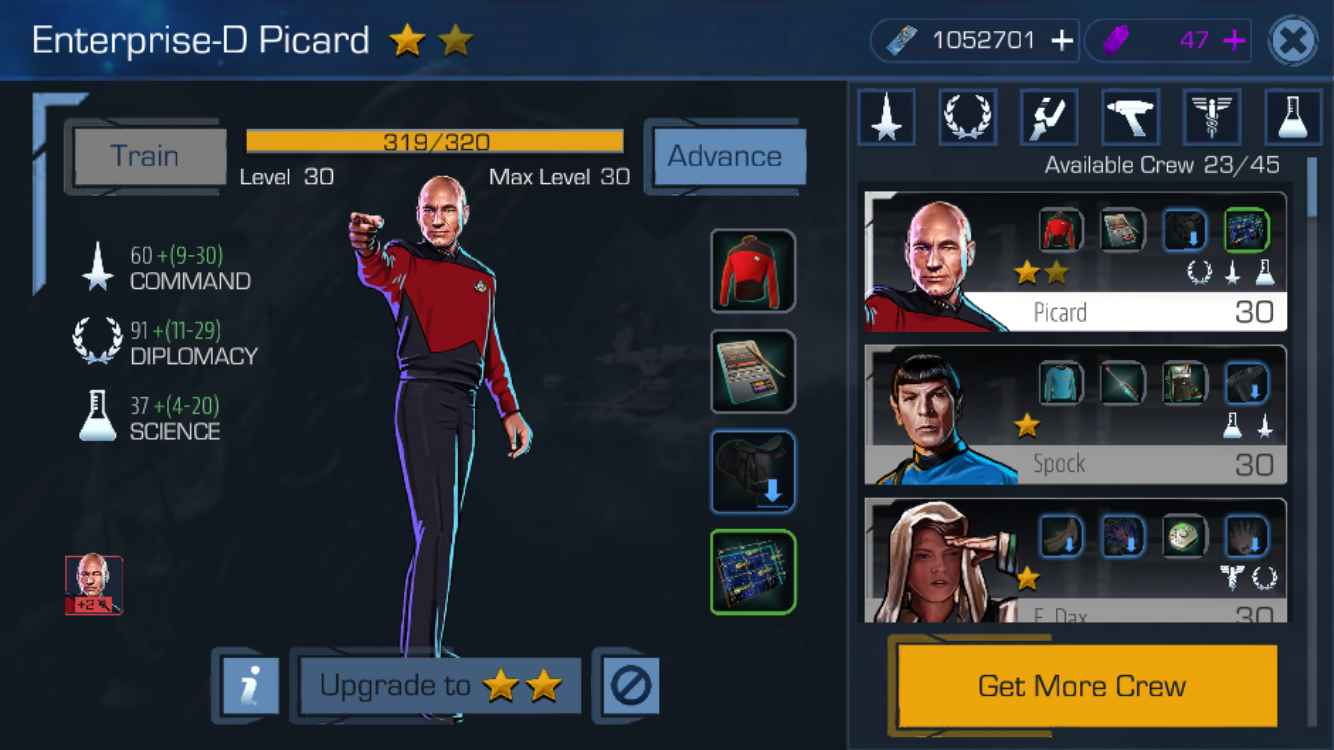Buy more purple dilithium via plus
Image resolution: width=1334 pixels, height=750 pixels.
coord(1234,41)
